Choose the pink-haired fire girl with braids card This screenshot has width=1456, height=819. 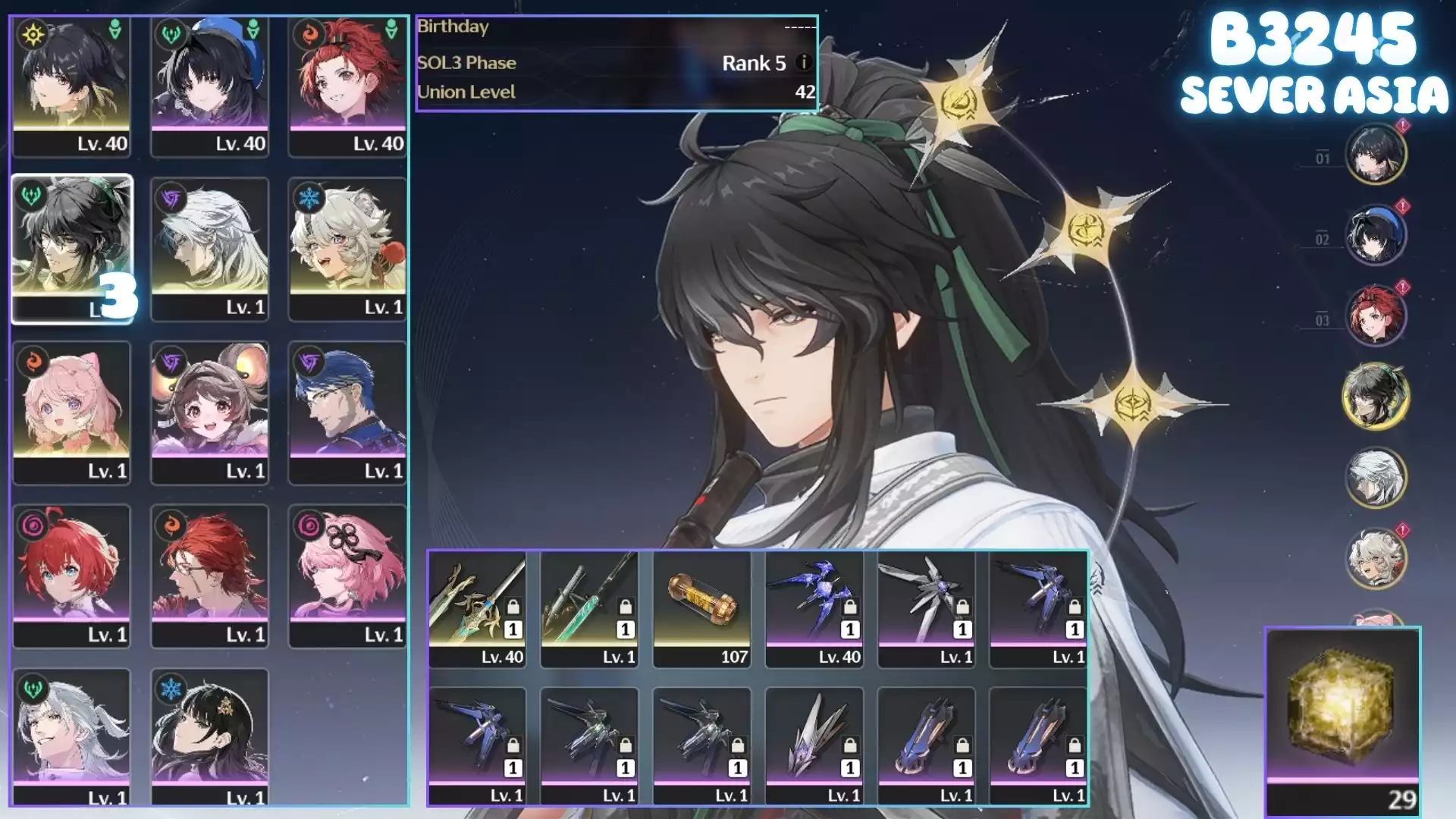tap(71, 413)
